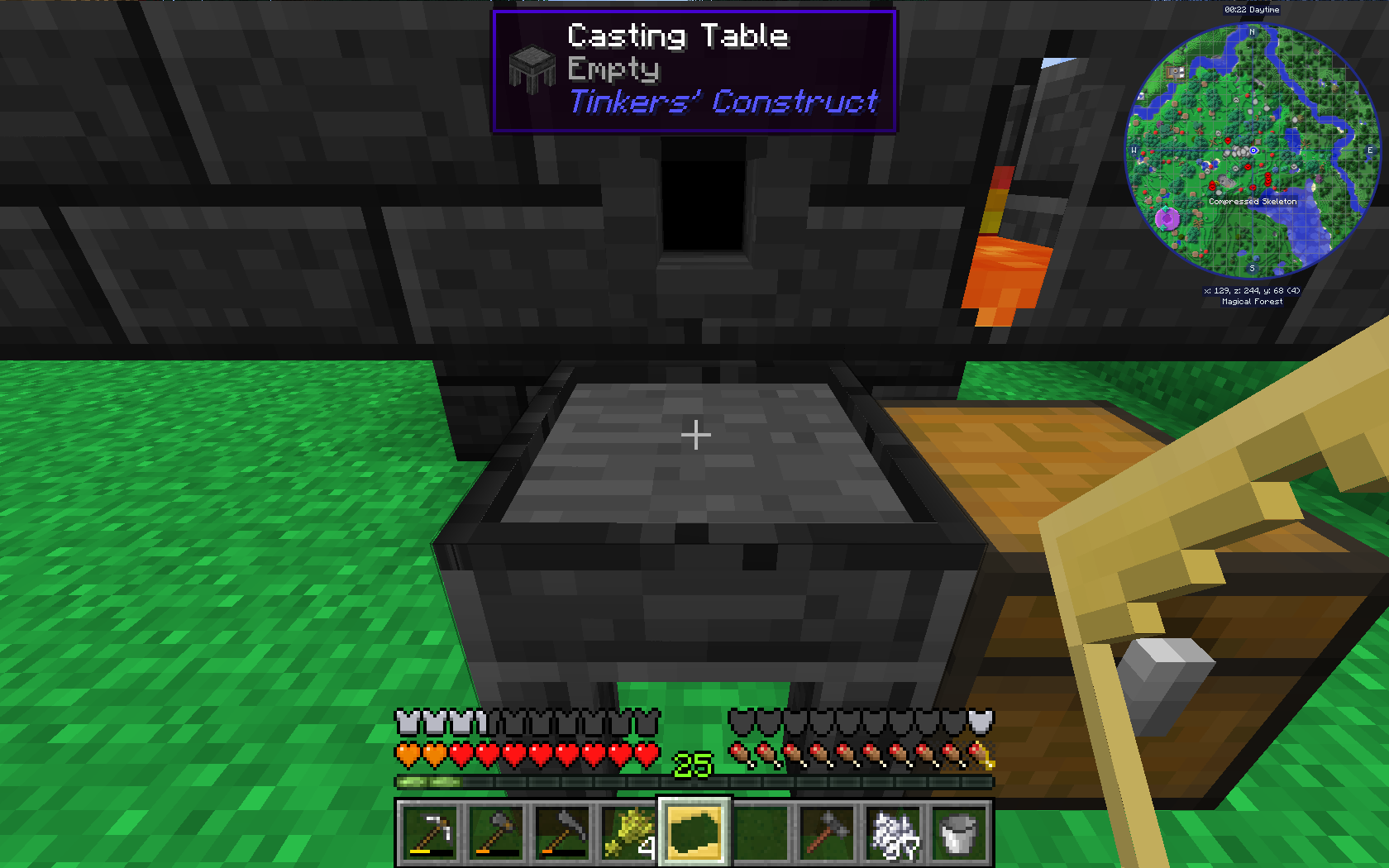Select the mattock in the second hotbar slot

(x=497, y=833)
